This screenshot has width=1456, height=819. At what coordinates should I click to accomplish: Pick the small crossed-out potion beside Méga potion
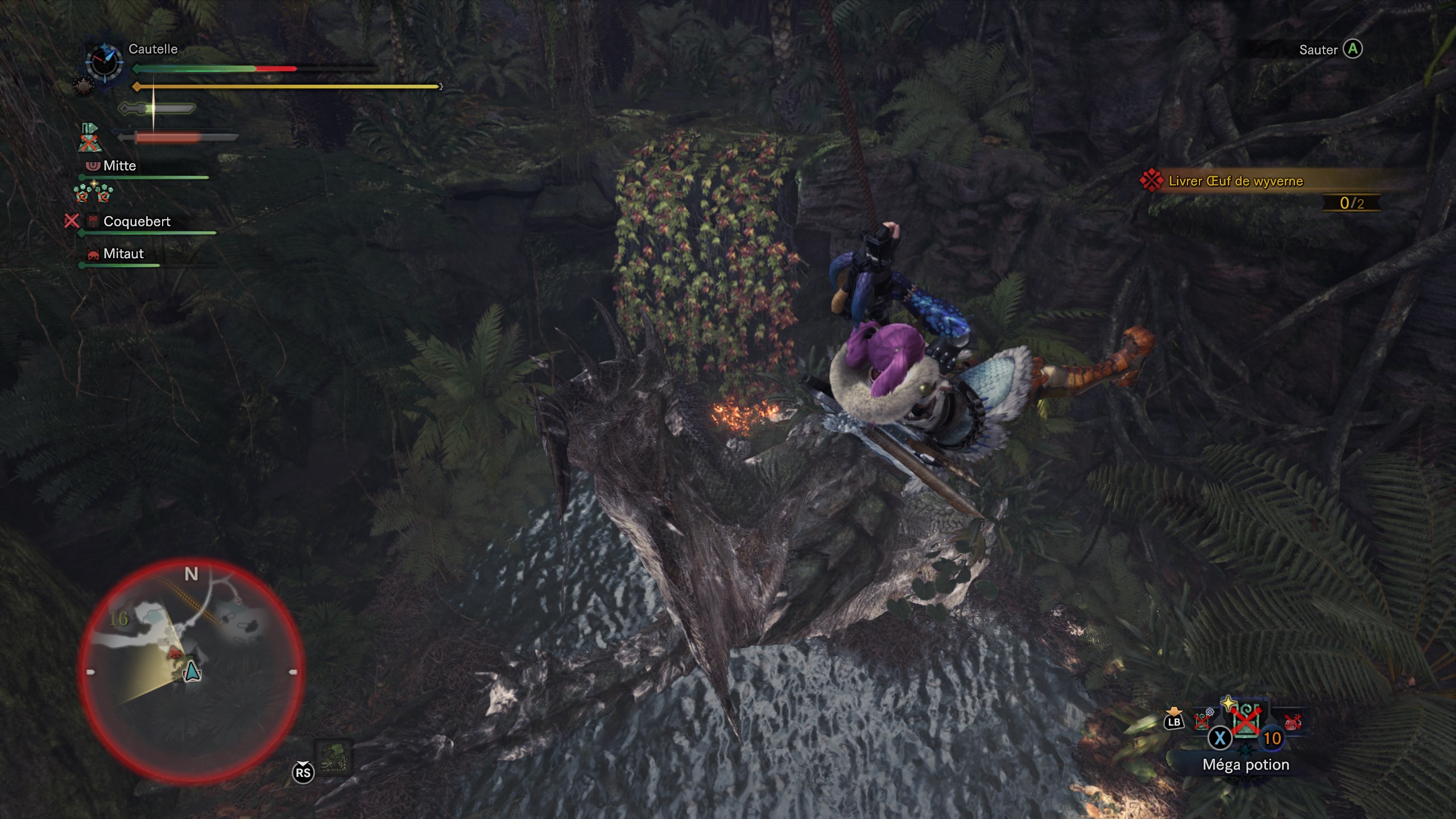pyautogui.click(x=1203, y=721)
